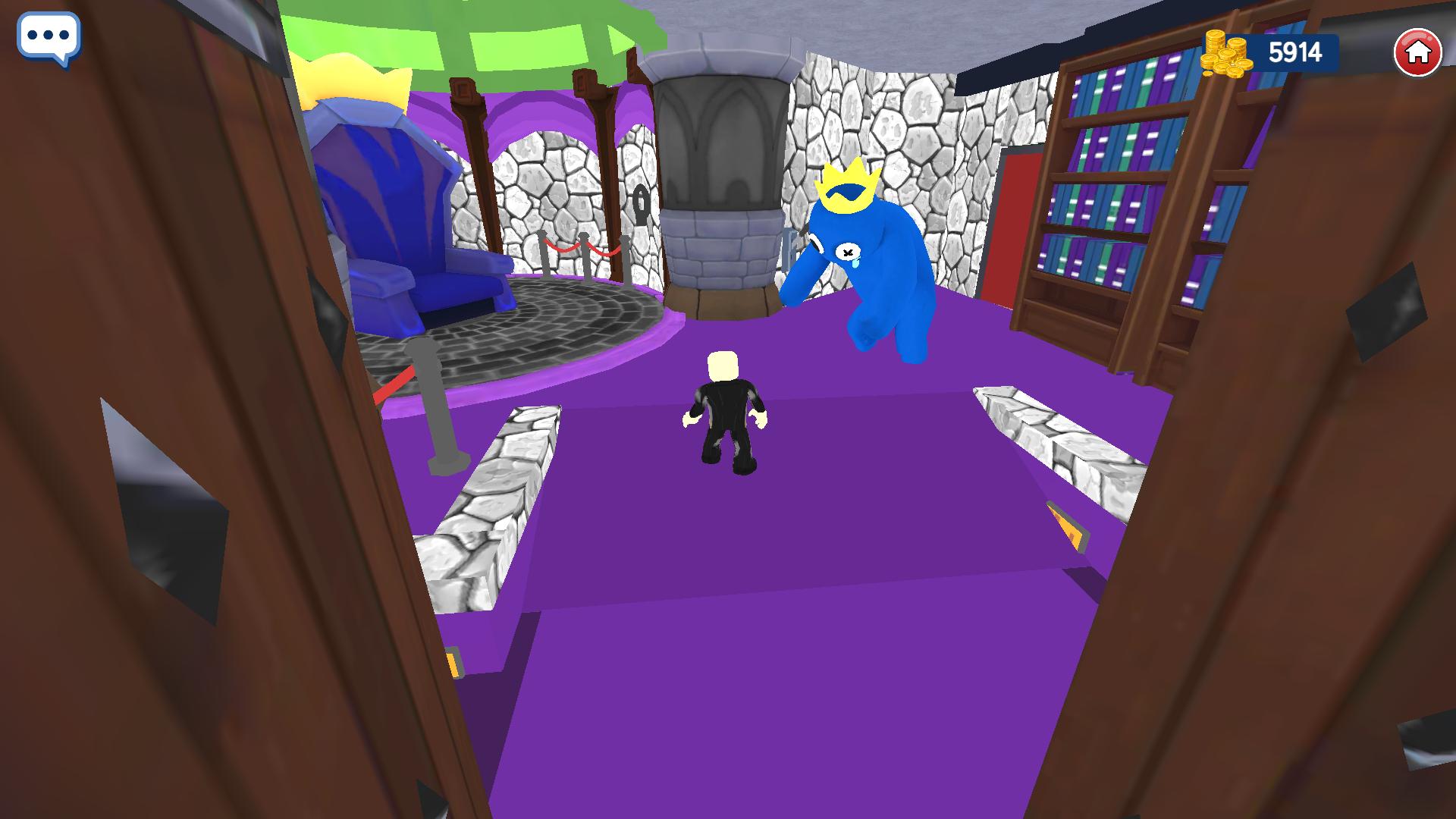The height and width of the screenshot is (819, 1456).
Task: Tap the gold coins icon near the counter
Action: point(1226,52)
